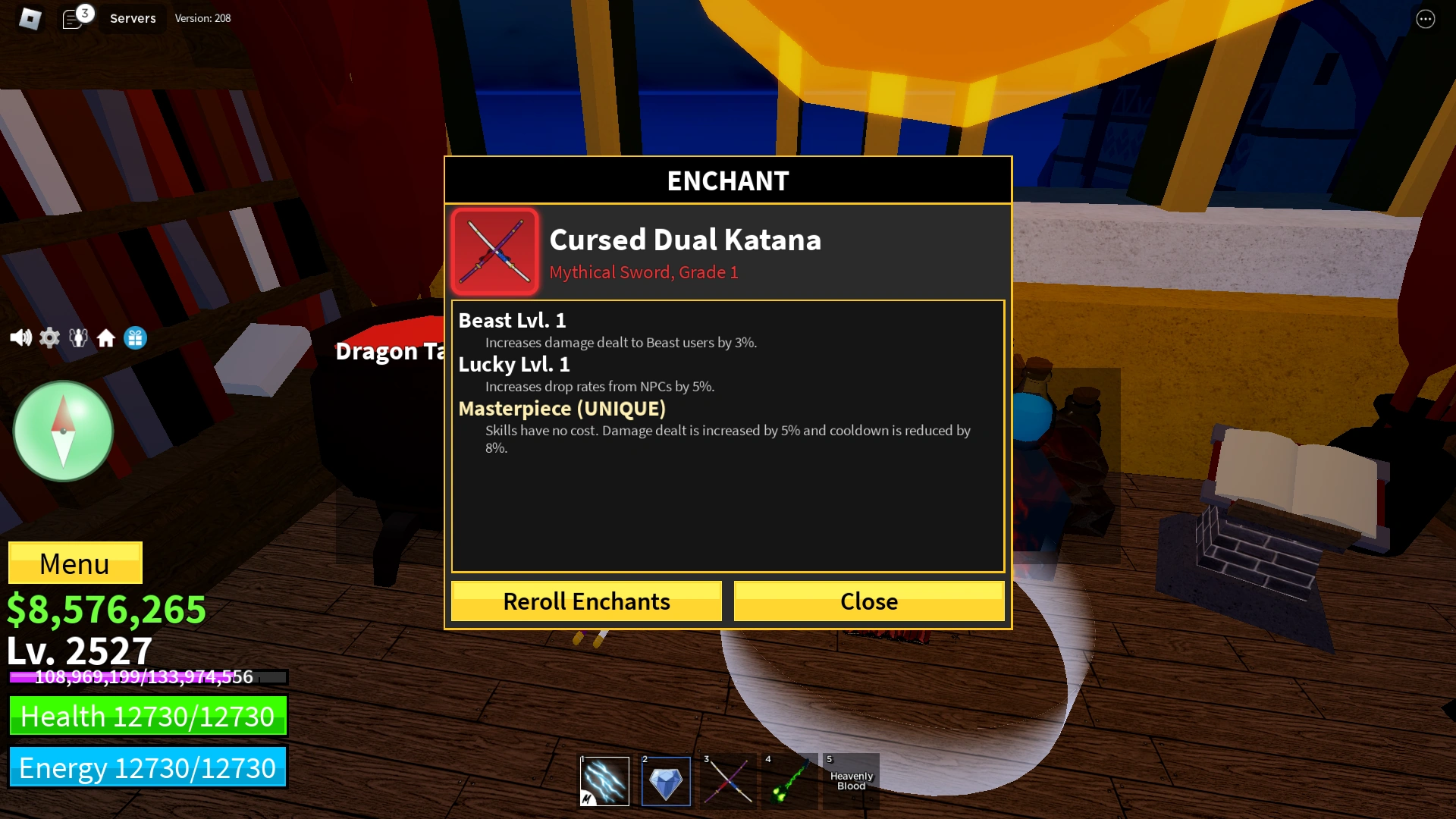Click the home icon
Viewport: 1456px width, 819px height.
coord(106,338)
